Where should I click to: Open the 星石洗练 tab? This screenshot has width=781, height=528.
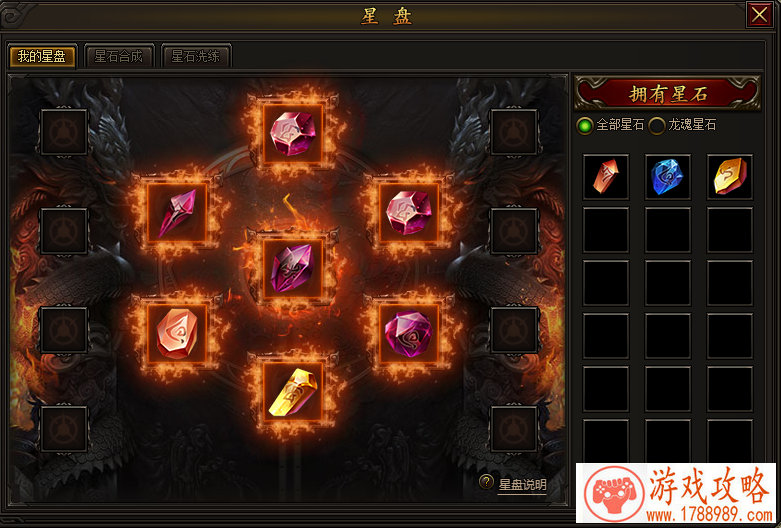[194, 56]
